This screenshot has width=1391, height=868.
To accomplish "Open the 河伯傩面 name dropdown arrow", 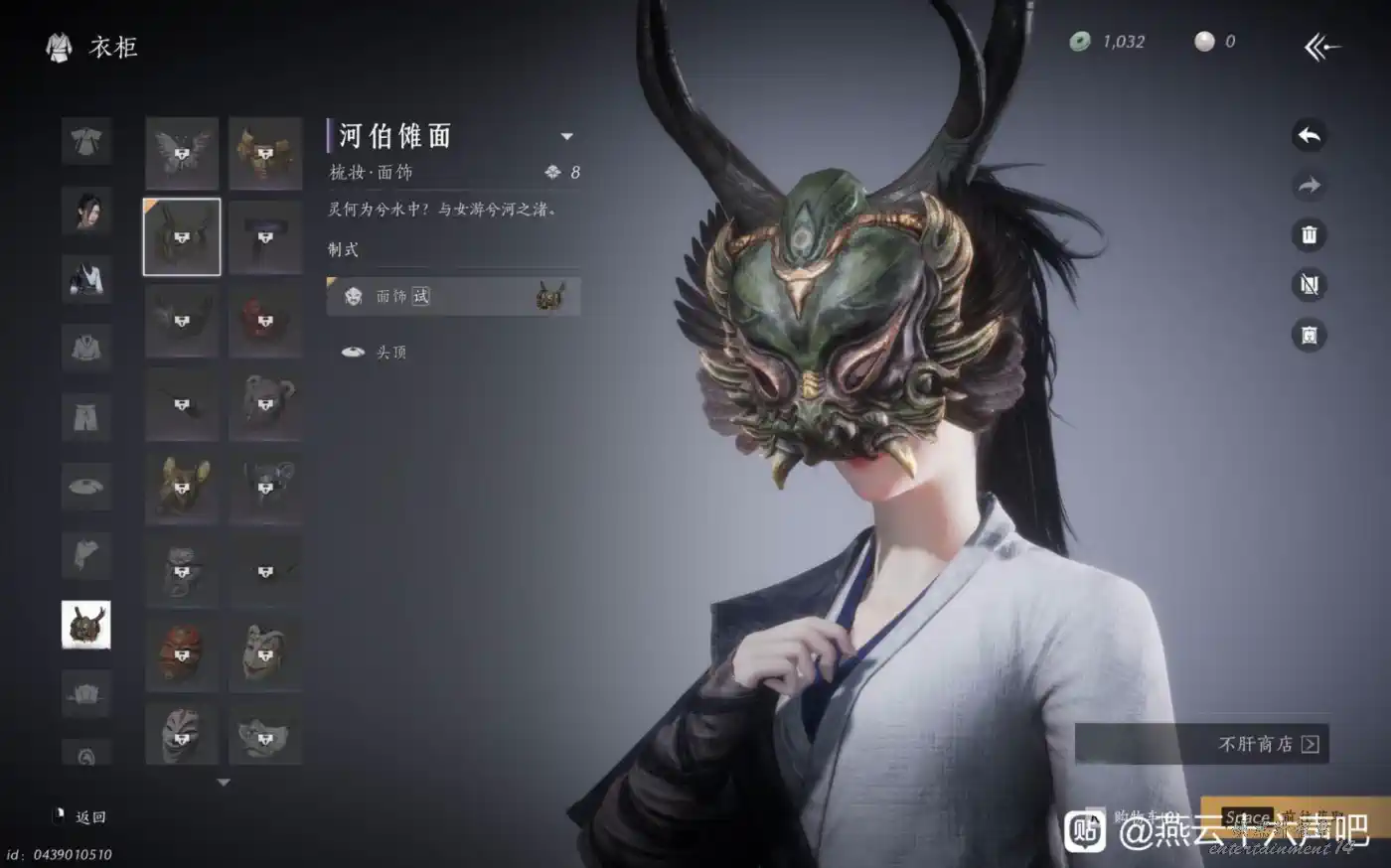I will (566, 136).
